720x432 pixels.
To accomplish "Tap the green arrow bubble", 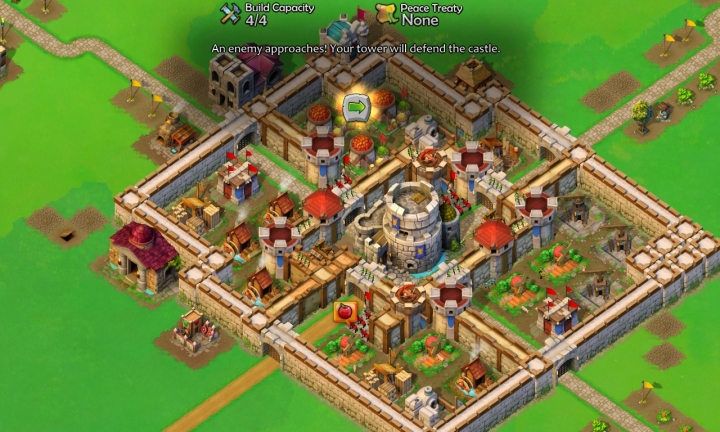I will tap(355, 106).
